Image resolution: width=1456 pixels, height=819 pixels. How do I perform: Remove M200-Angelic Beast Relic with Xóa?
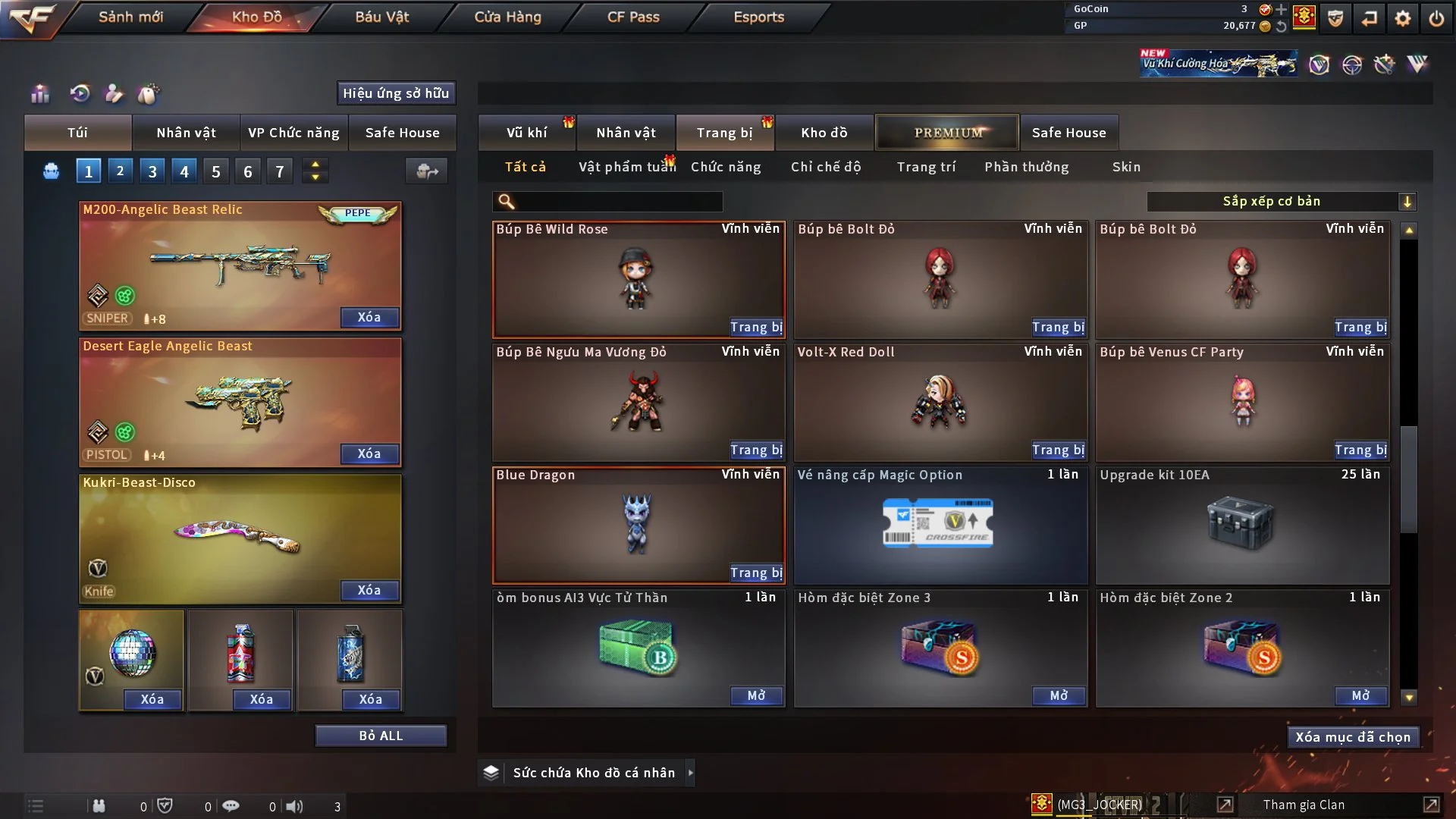[x=369, y=318]
